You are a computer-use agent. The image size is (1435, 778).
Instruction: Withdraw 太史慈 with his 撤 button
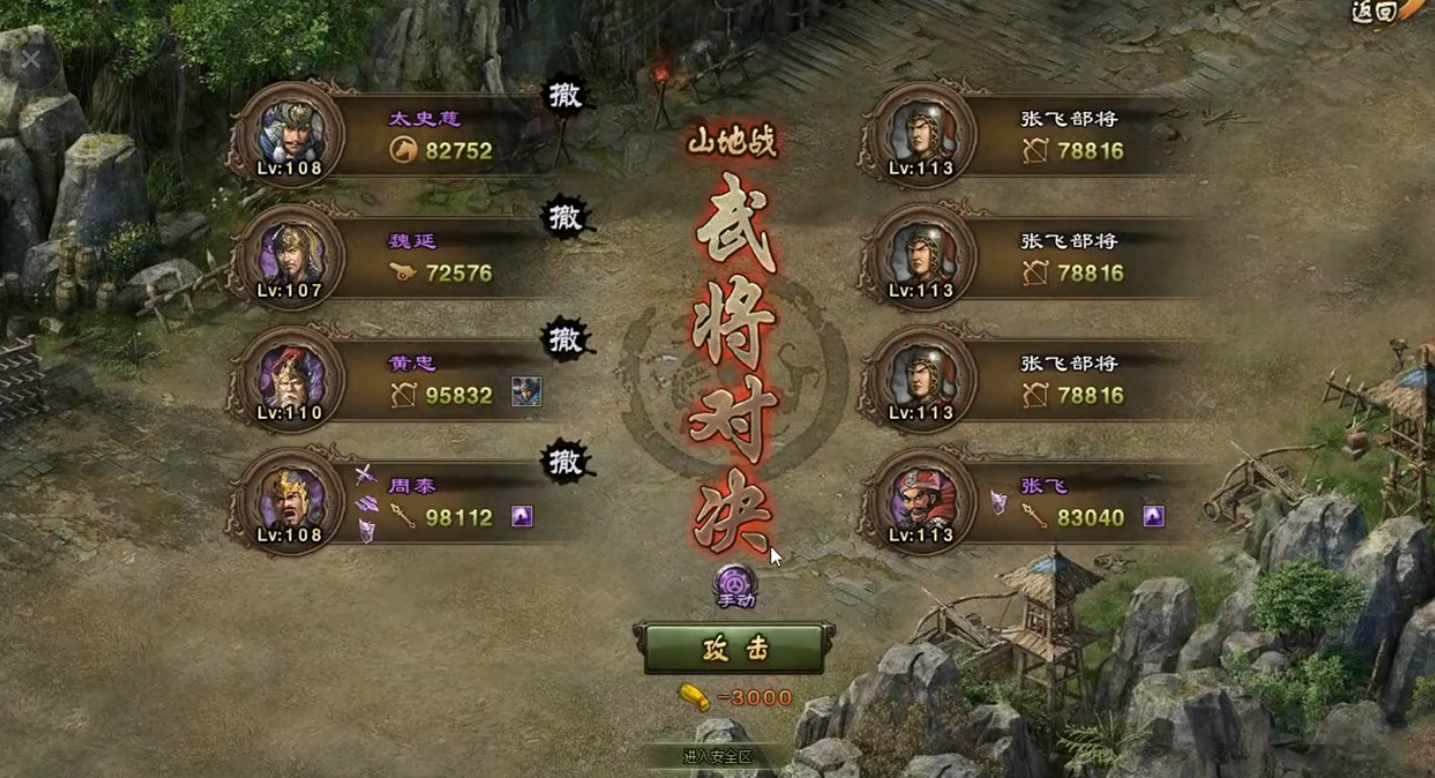coord(566,95)
